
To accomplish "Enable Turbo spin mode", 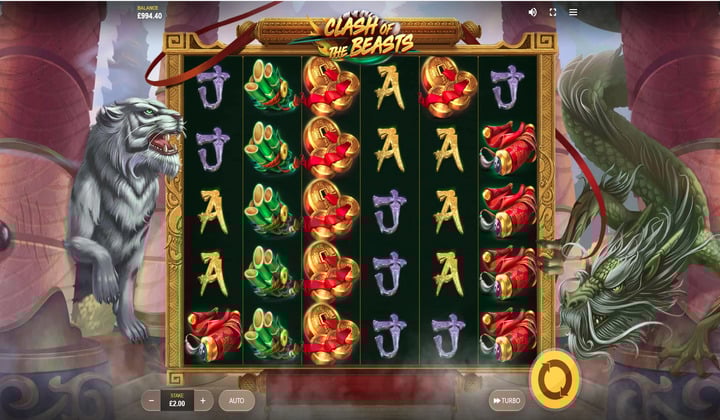I will (x=506, y=400).
